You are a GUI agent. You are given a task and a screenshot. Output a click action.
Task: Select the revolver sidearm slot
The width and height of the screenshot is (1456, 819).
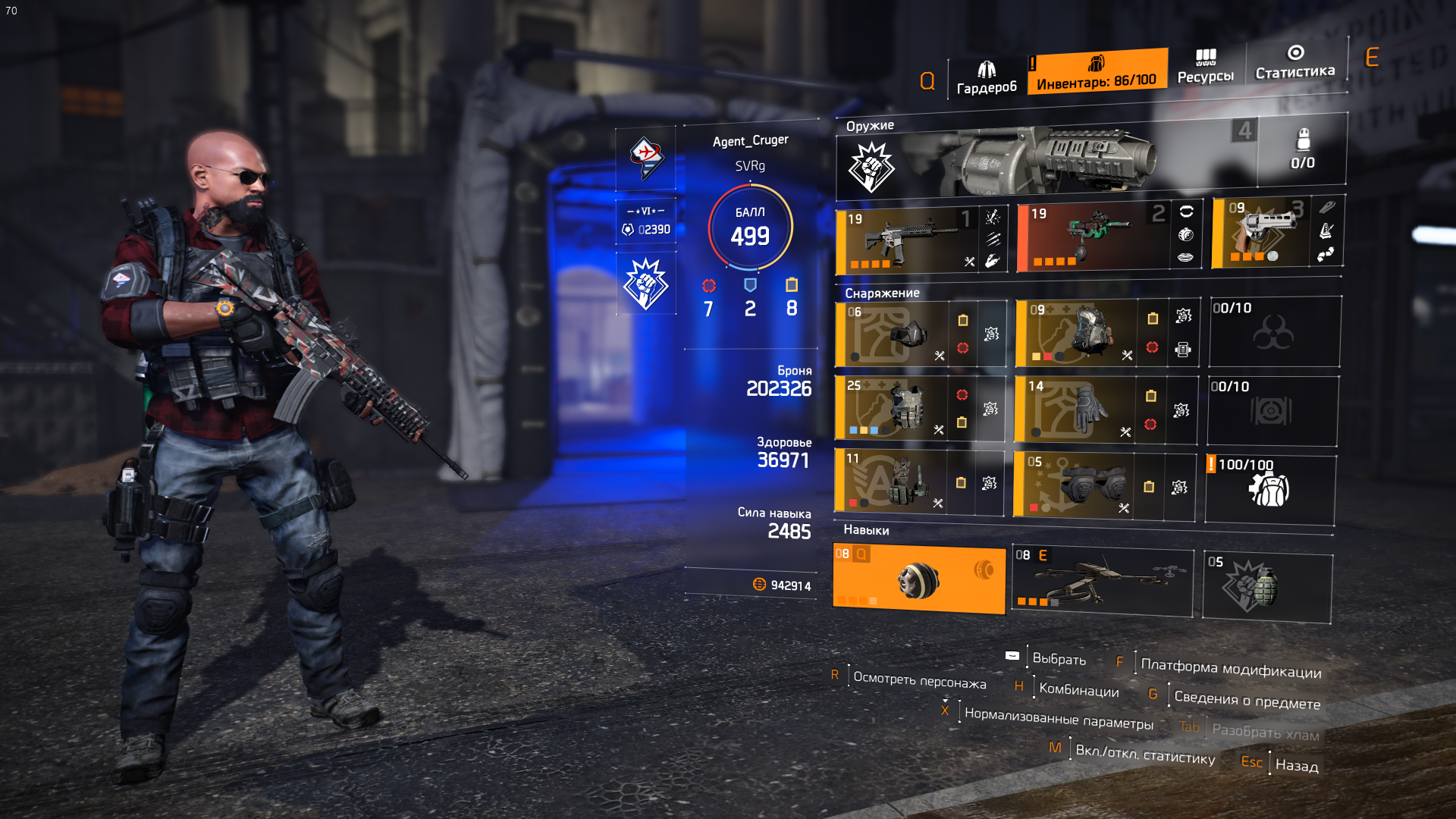coord(1260,233)
